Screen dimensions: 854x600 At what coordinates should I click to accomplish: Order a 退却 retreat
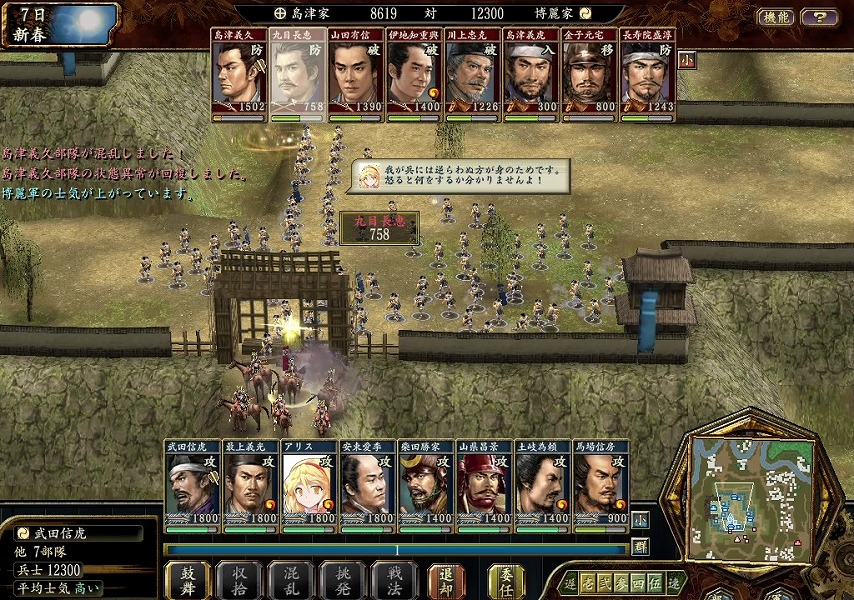click(446, 580)
